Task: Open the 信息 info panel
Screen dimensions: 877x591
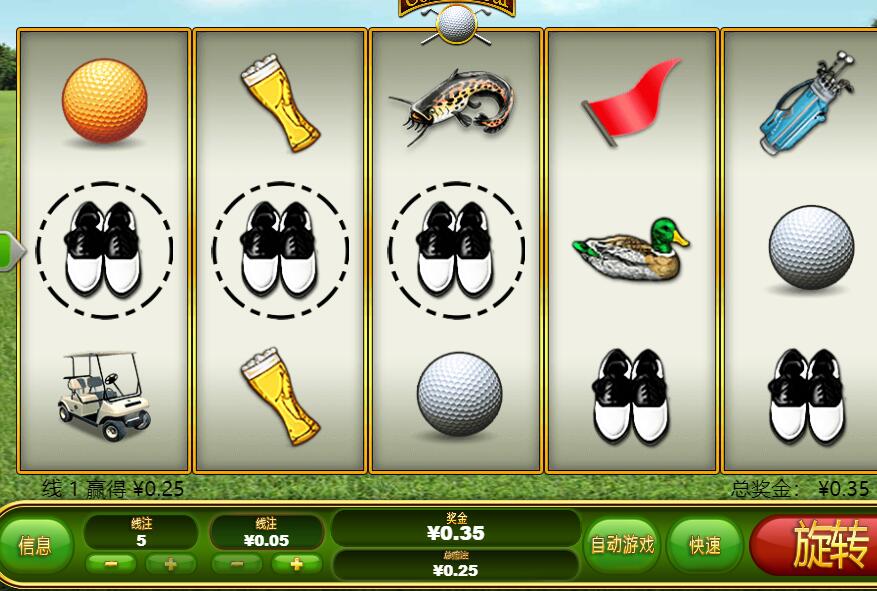Action: (36, 545)
